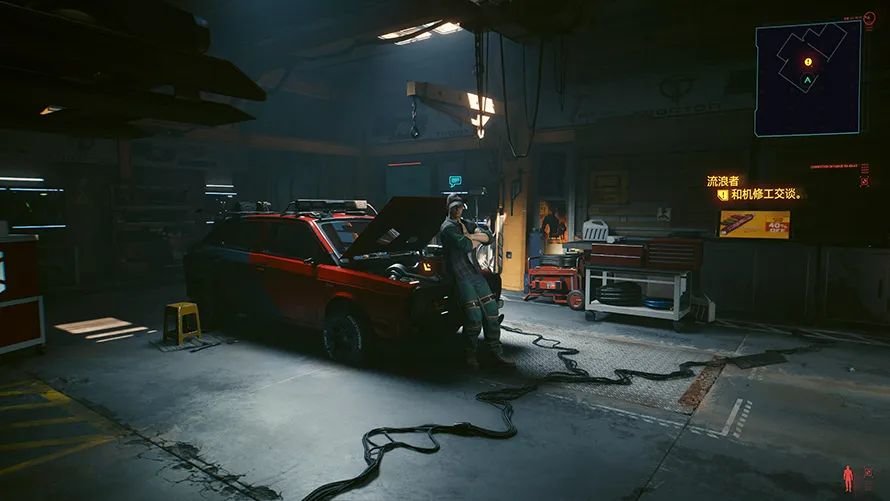Open the minimap in the corner
Image resolution: width=890 pixels, height=501 pixels.
(x=808, y=78)
